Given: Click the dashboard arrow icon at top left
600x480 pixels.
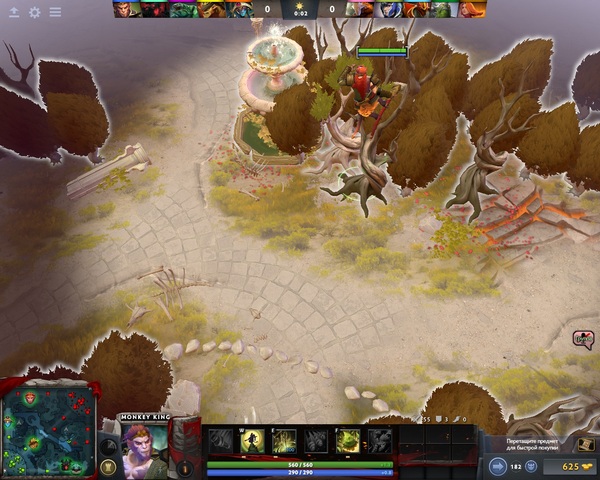Looking at the screenshot, I should [x=14, y=12].
